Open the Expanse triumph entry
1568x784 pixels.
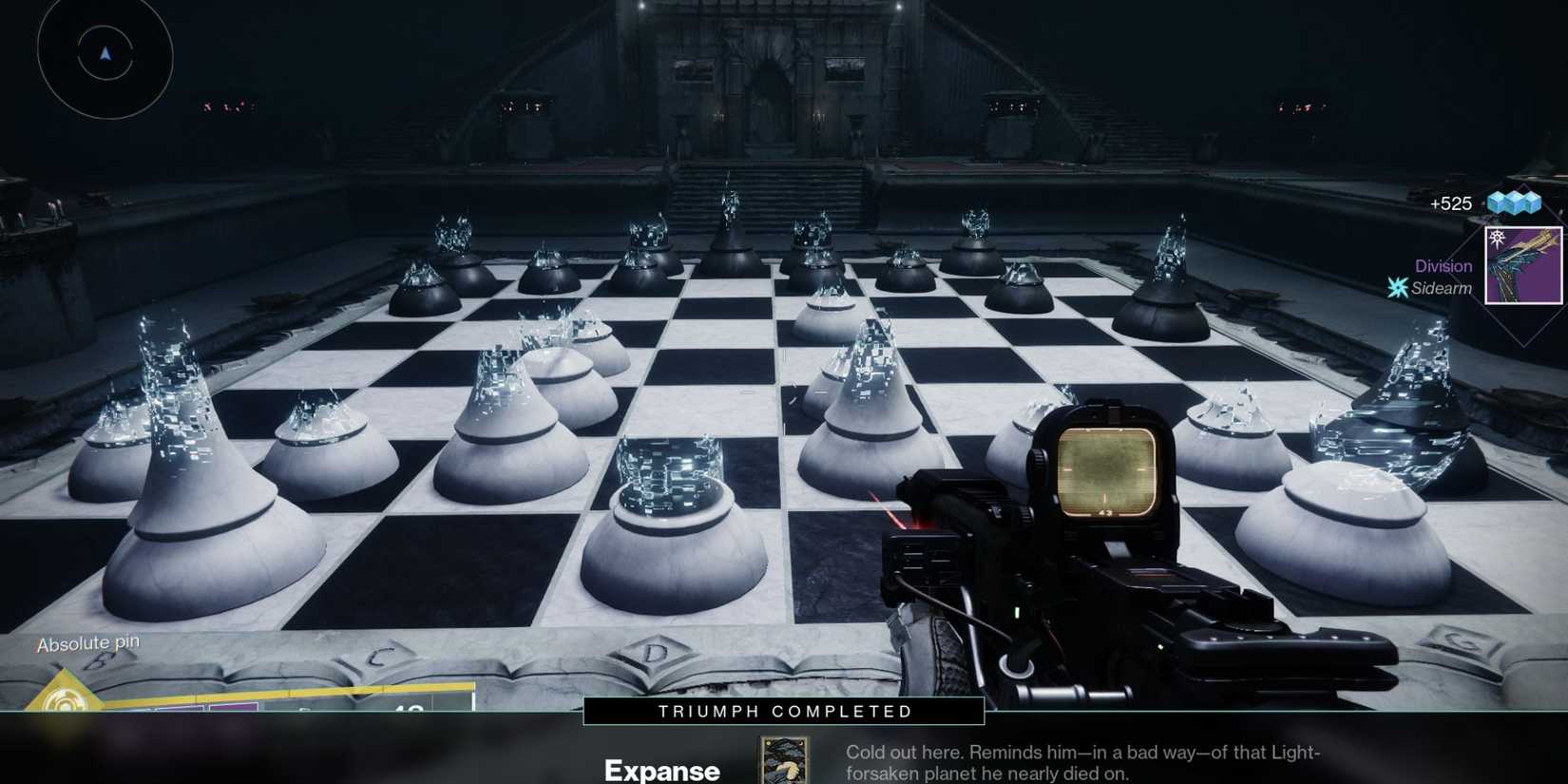[662, 770]
